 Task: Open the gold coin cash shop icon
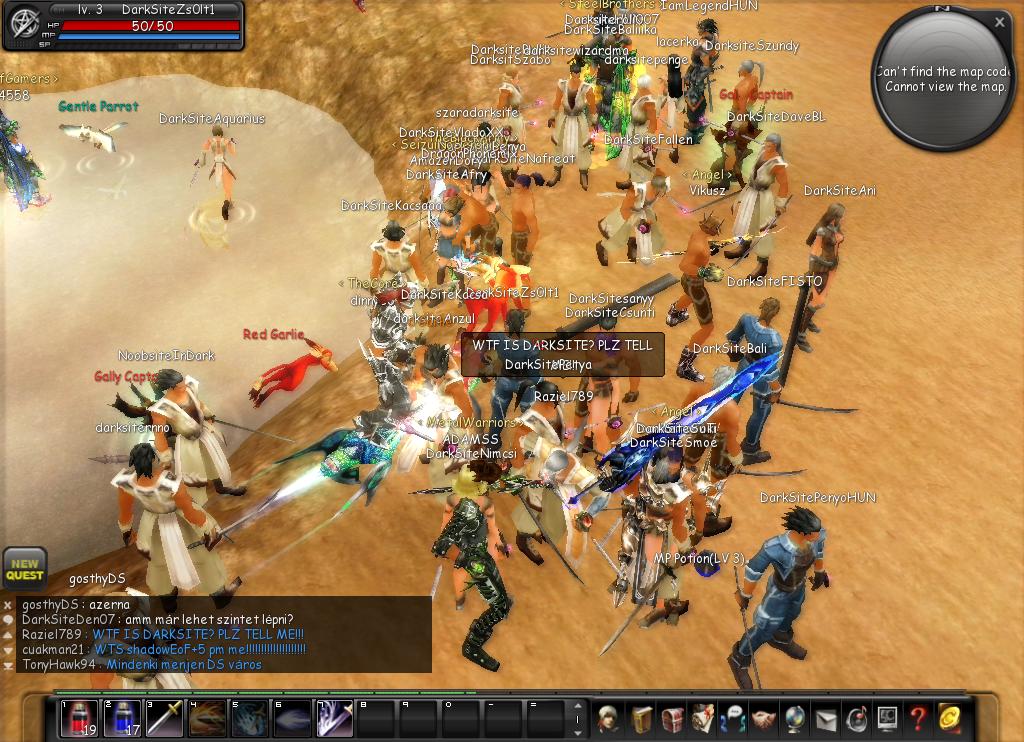[x=949, y=718]
